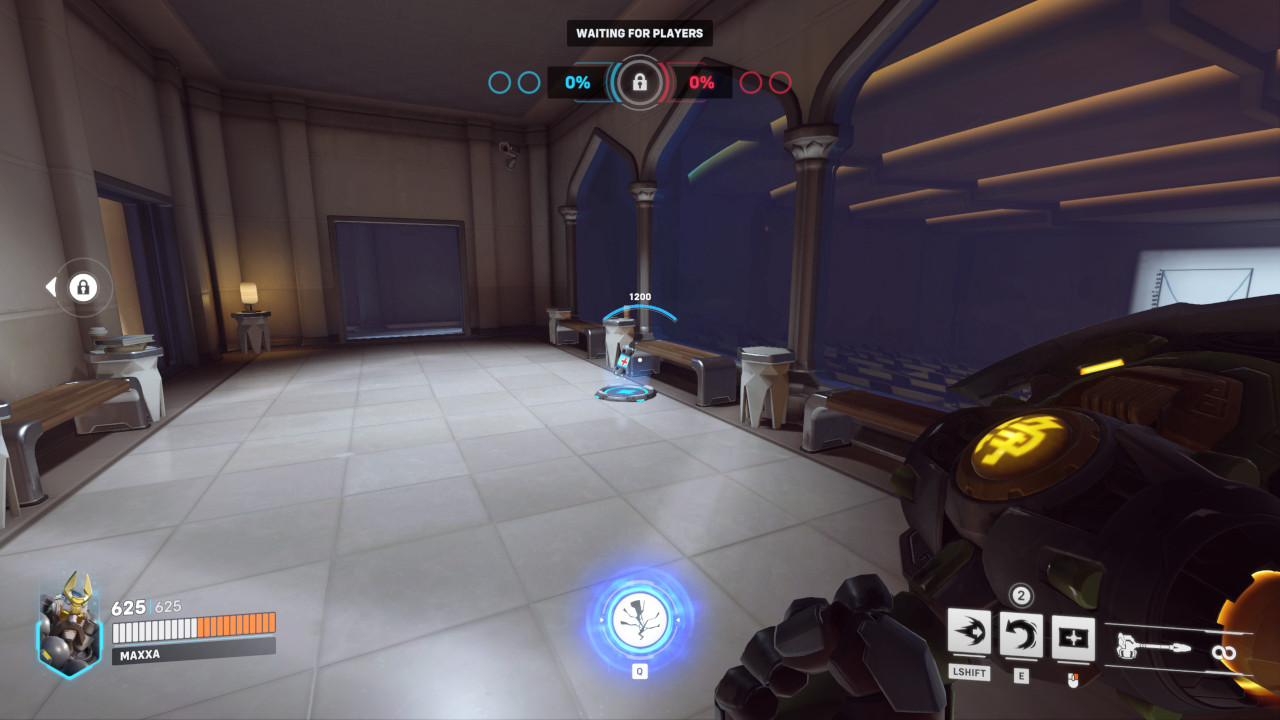Click the blue team 0% progress display
This screenshot has height=720, width=1280.
click(576, 83)
